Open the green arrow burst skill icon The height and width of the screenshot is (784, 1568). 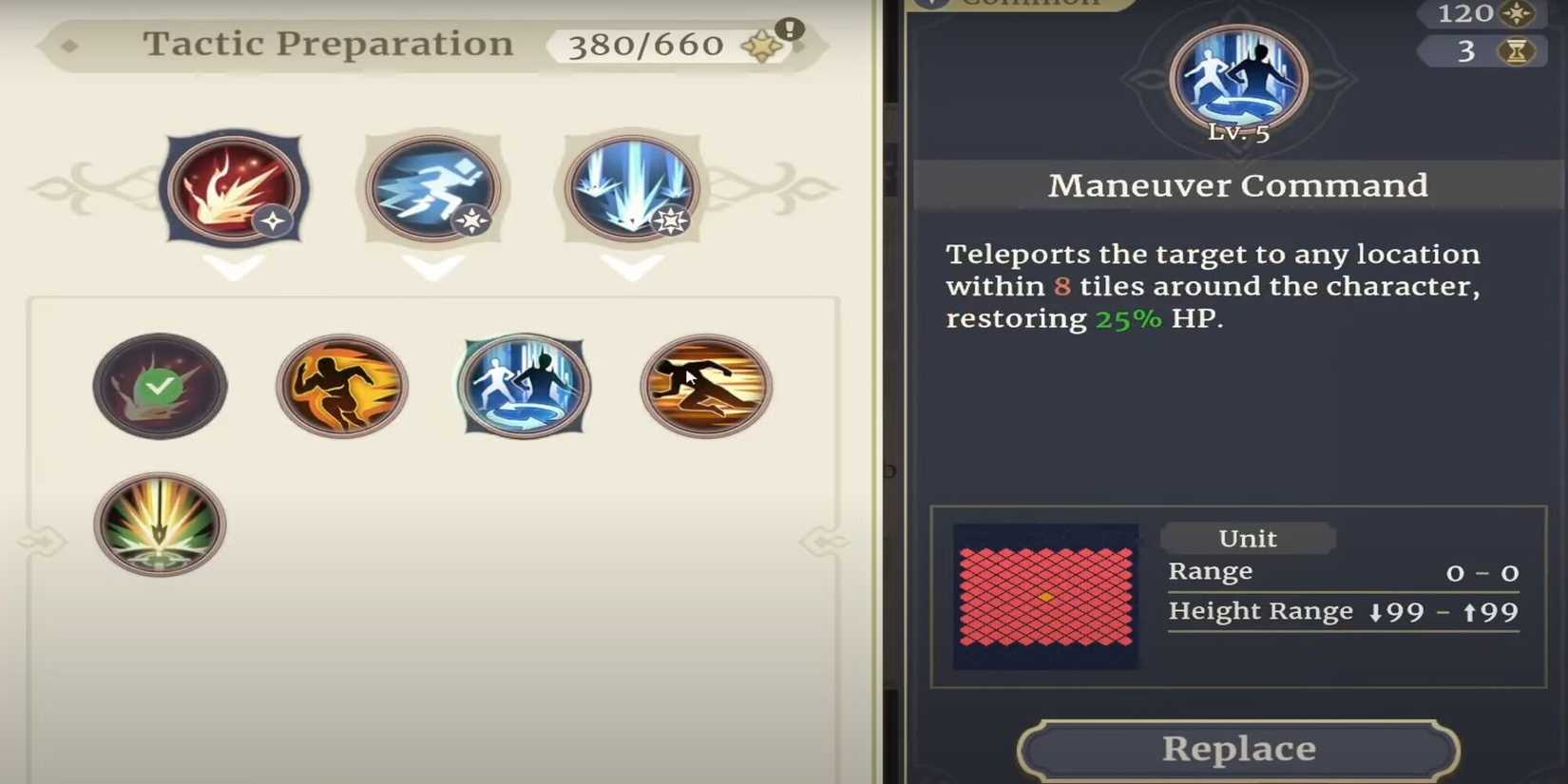159,524
